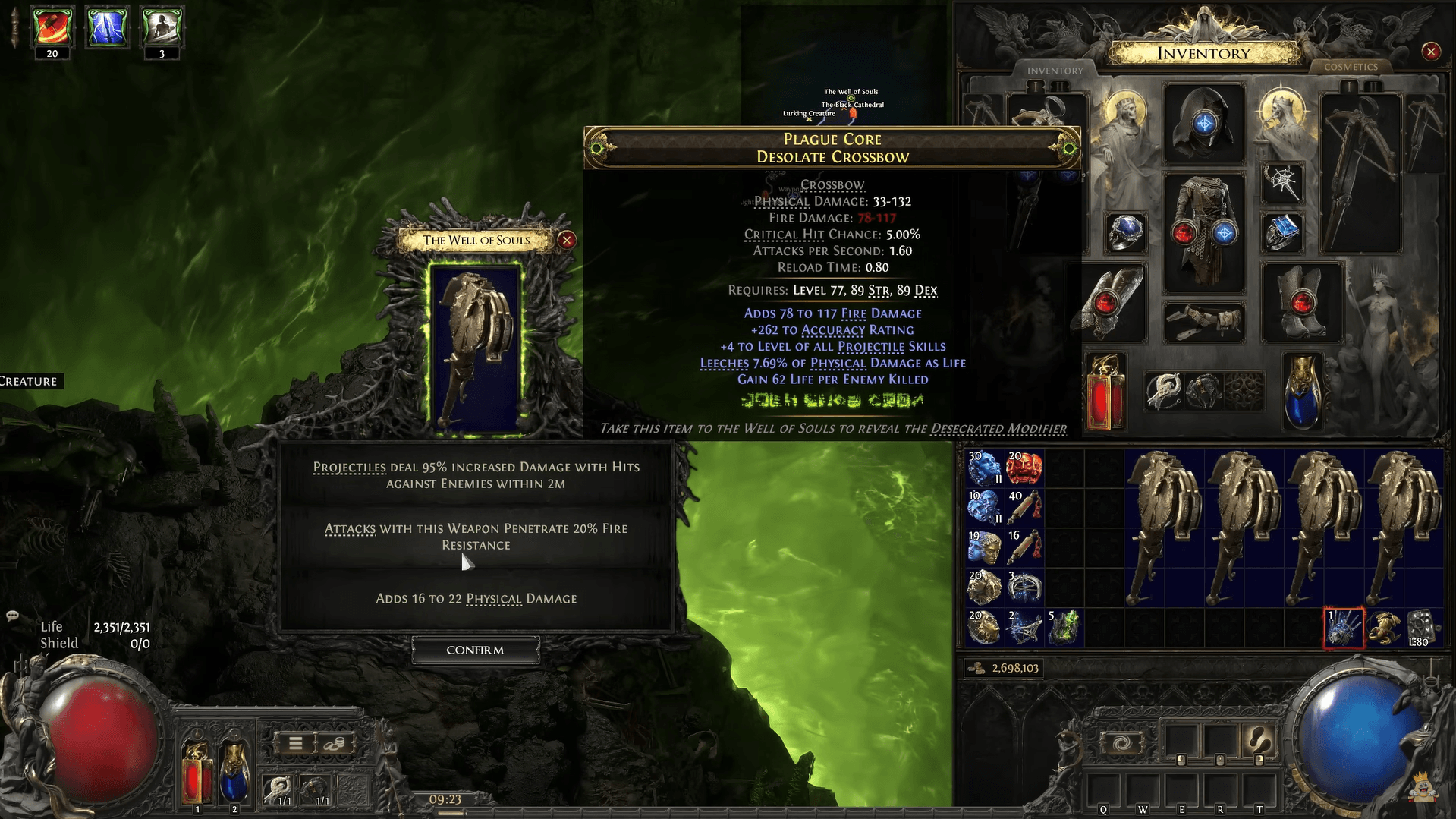This screenshot has width=1456, height=819.
Task: Select the crossbow in the Well of Souls slot
Action: (476, 351)
